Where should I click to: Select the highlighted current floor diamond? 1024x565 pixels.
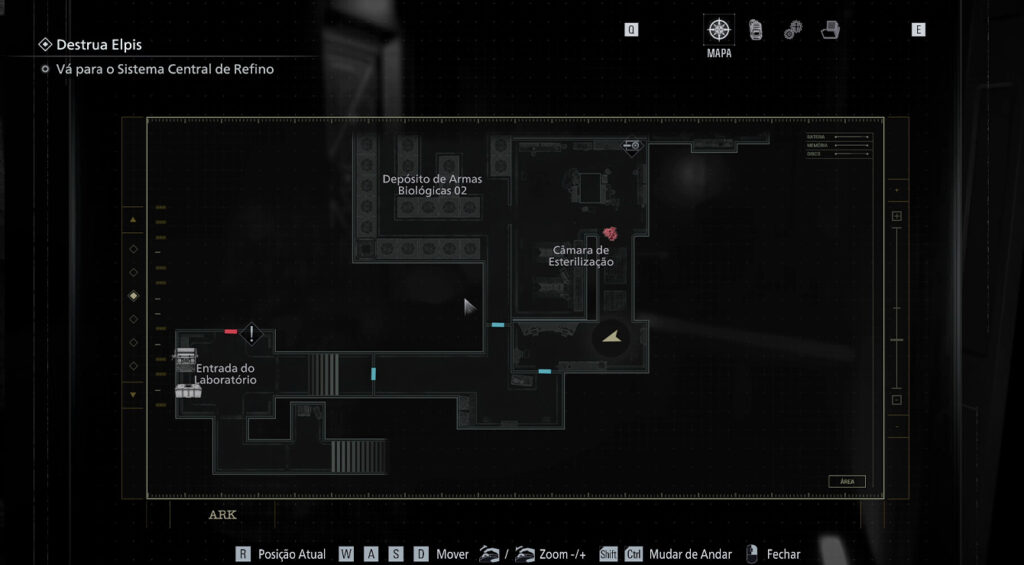coord(134,296)
